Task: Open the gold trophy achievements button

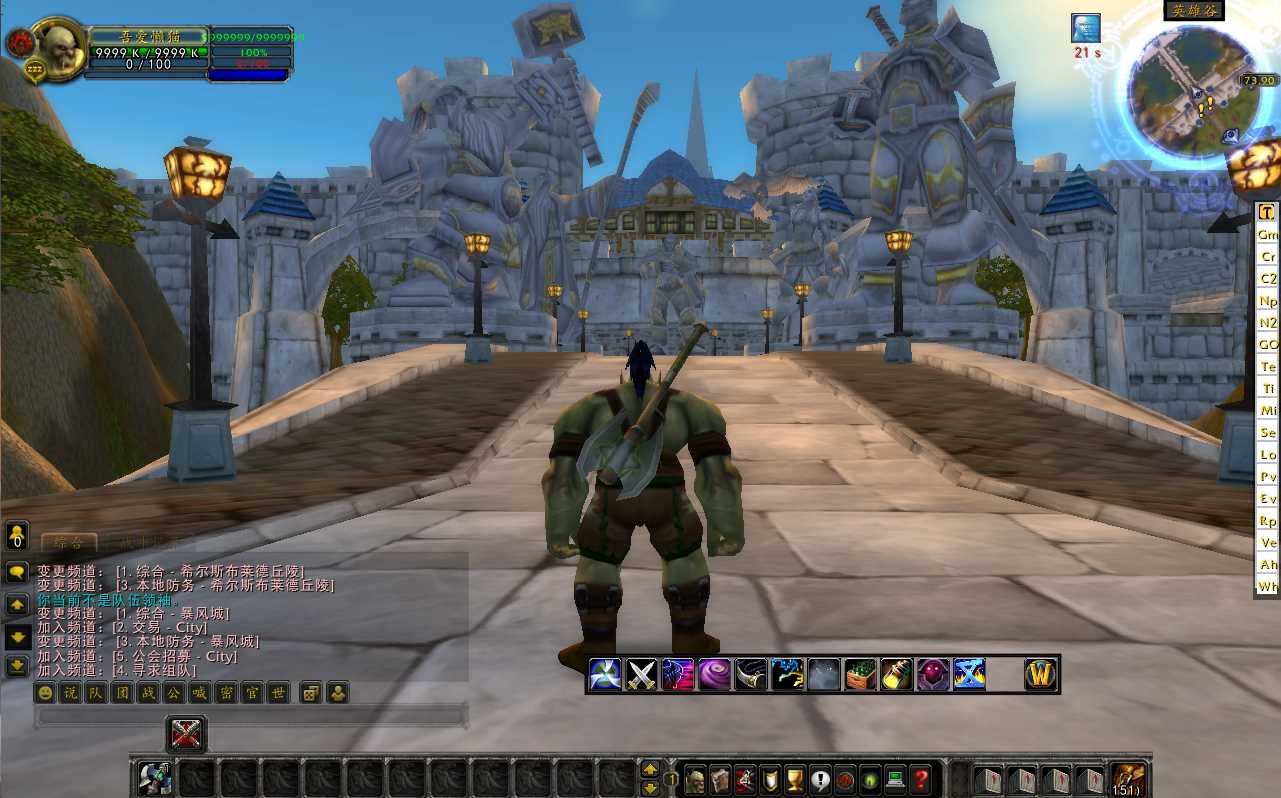Action: [x=795, y=779]
